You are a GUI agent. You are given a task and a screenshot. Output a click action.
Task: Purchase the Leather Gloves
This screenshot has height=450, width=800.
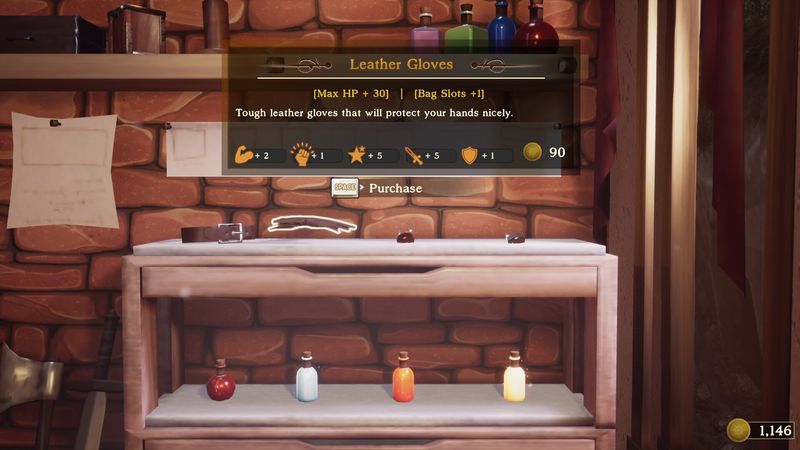tap(378, 188)
